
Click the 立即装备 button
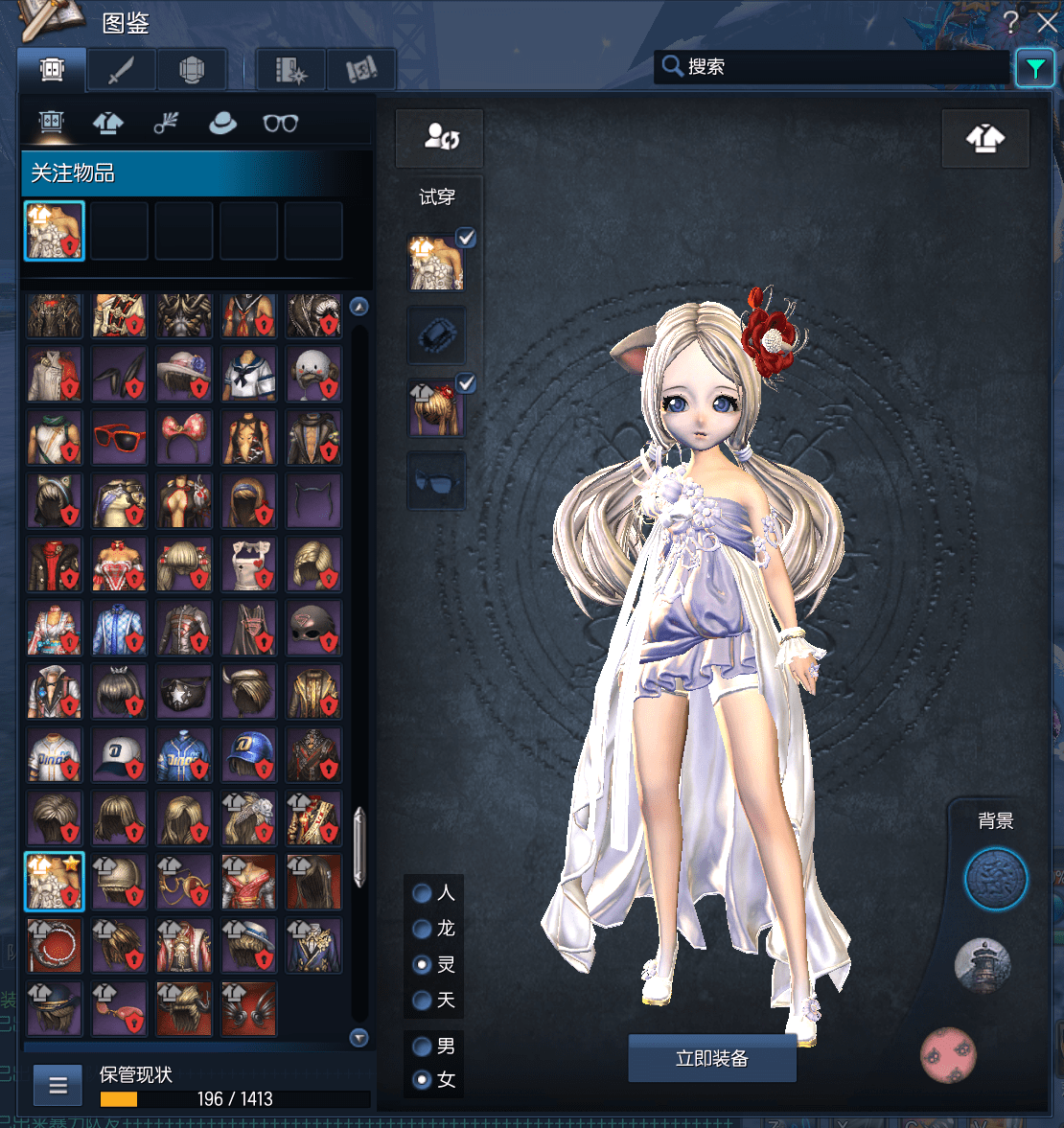[x=711, y=1058]
